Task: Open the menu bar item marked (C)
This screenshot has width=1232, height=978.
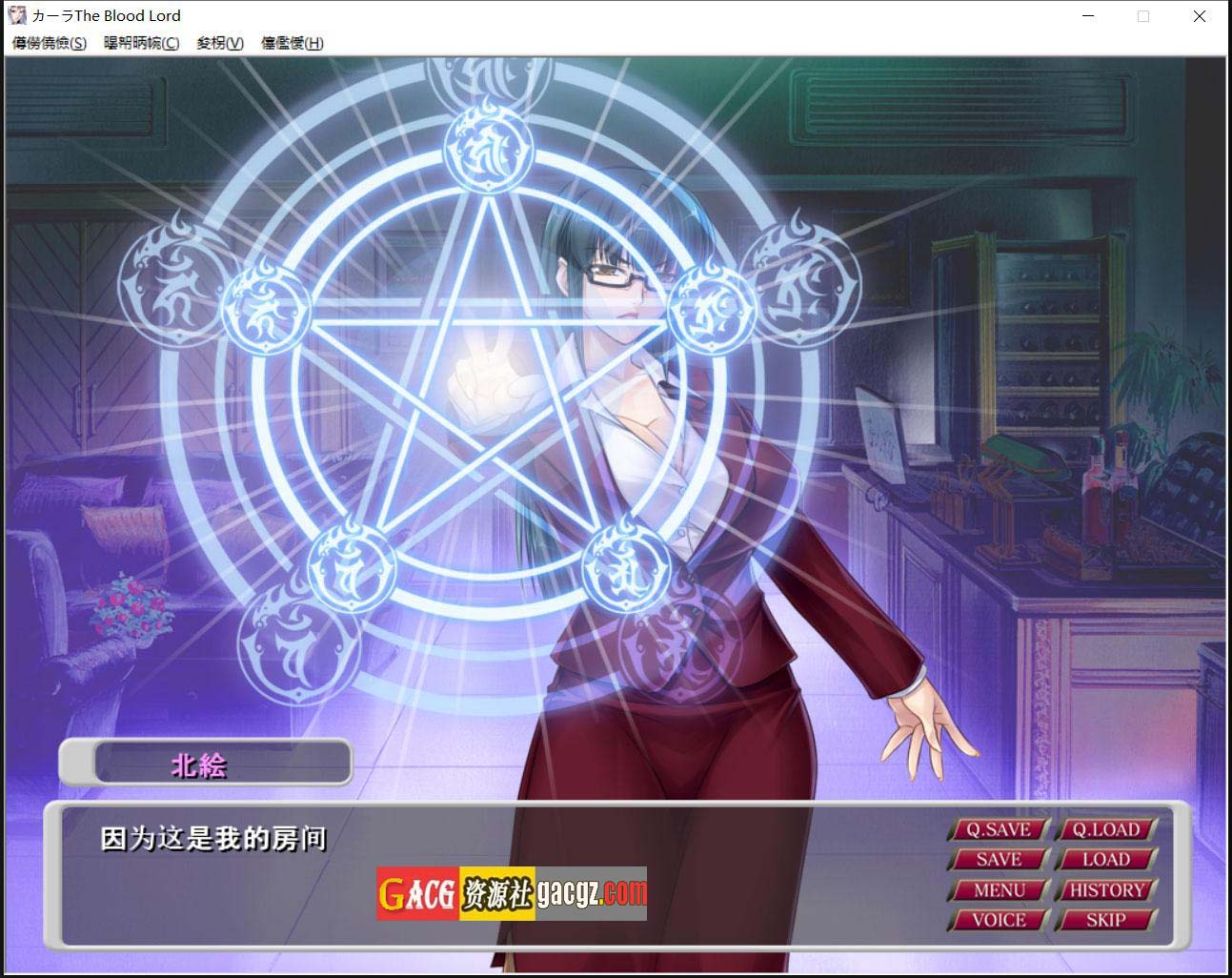Action: coord(141,43)
